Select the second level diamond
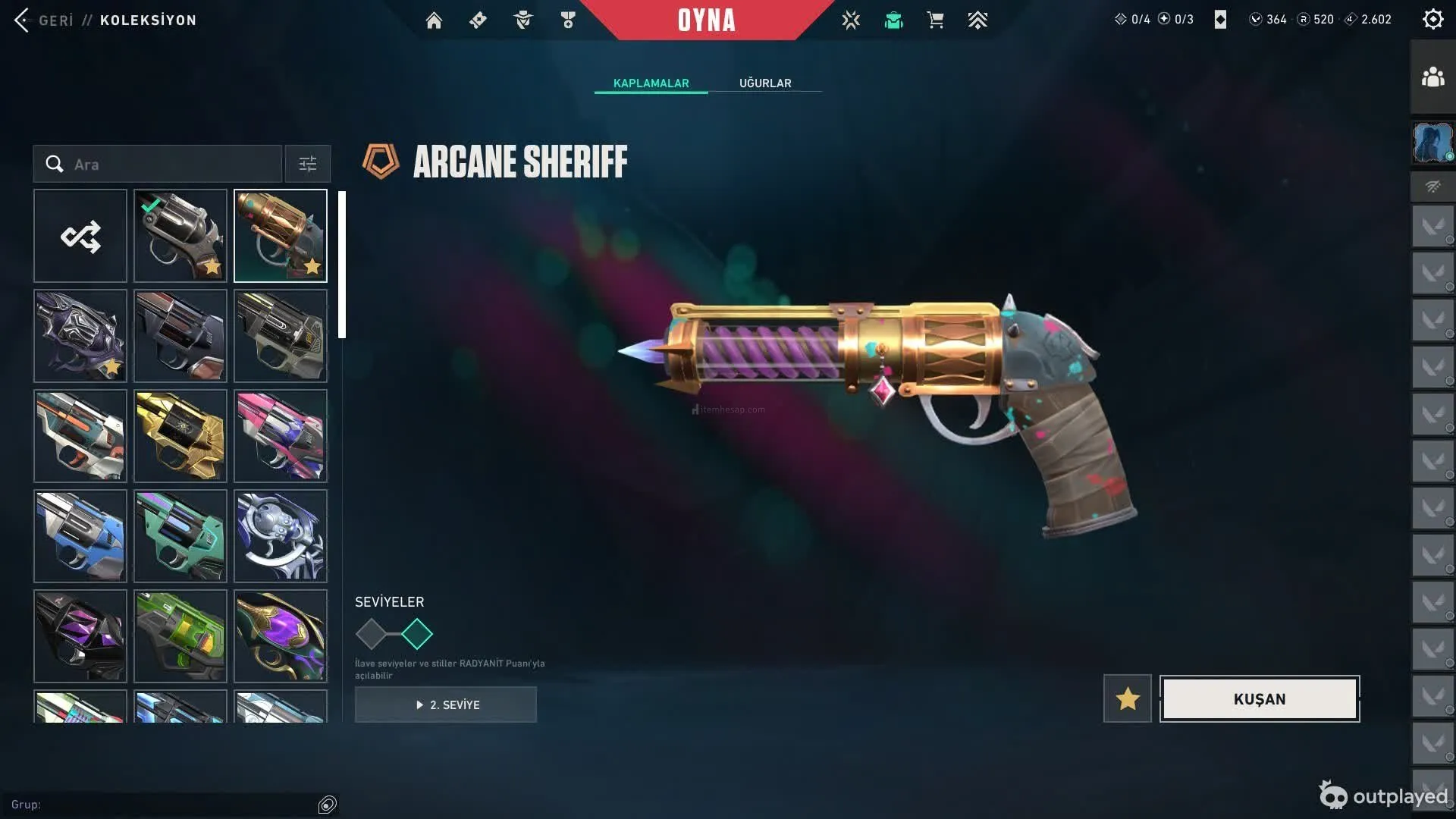This screenshot has height=819, width=1456. point(417,634)
